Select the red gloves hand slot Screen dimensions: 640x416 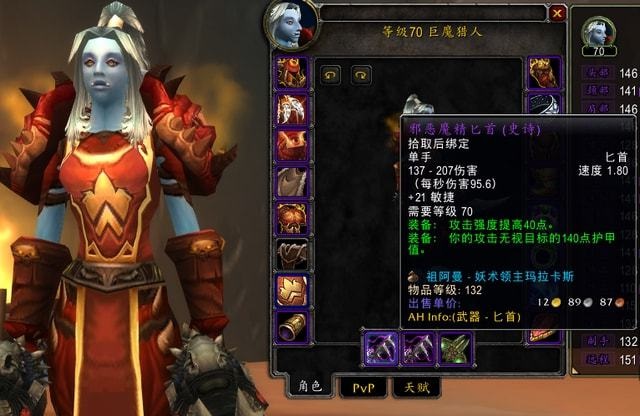coord(544,72)
